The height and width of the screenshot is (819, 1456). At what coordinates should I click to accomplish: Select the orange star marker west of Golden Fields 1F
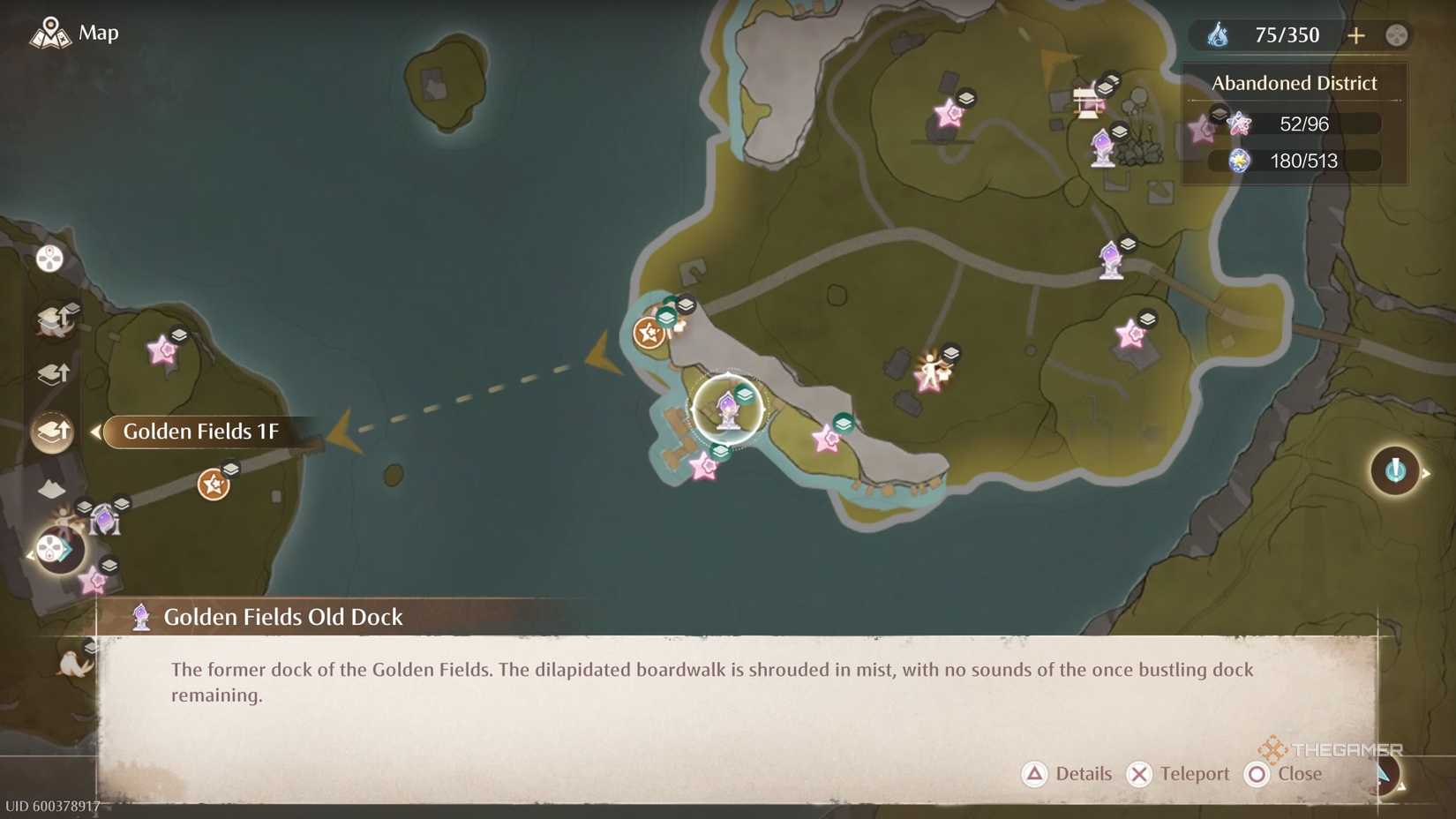212,485
